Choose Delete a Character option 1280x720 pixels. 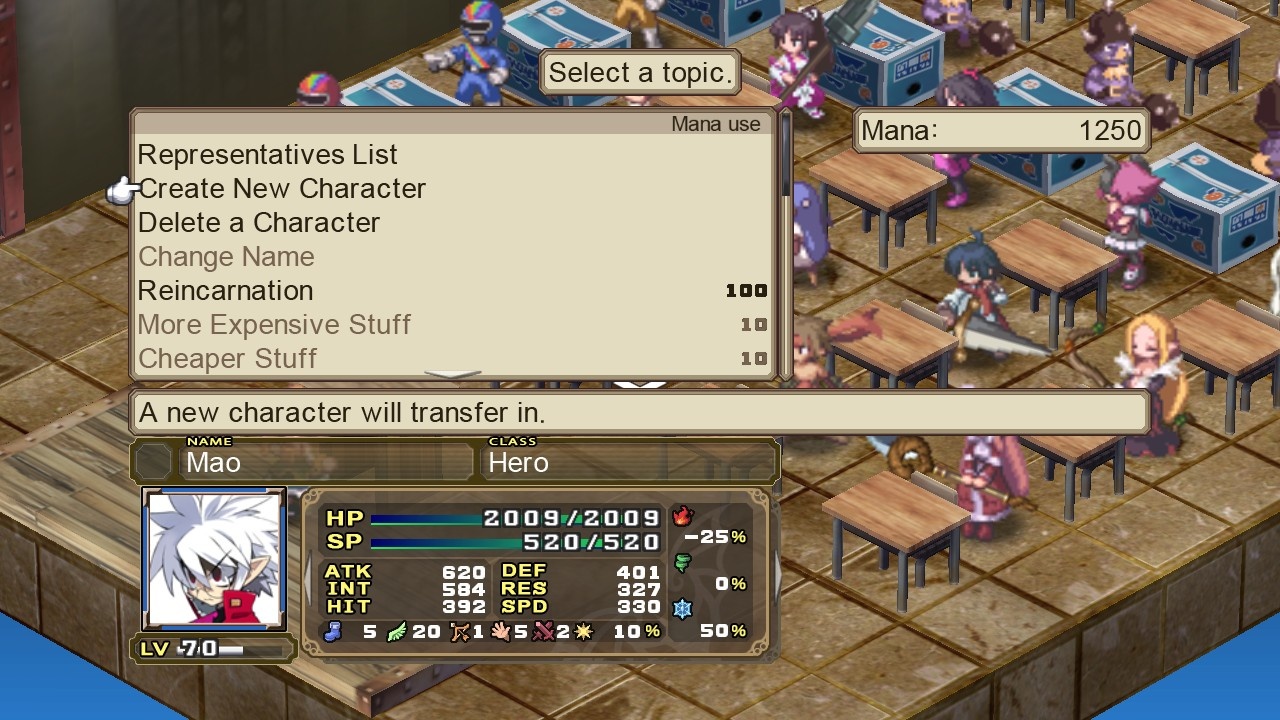click(258, 223)
